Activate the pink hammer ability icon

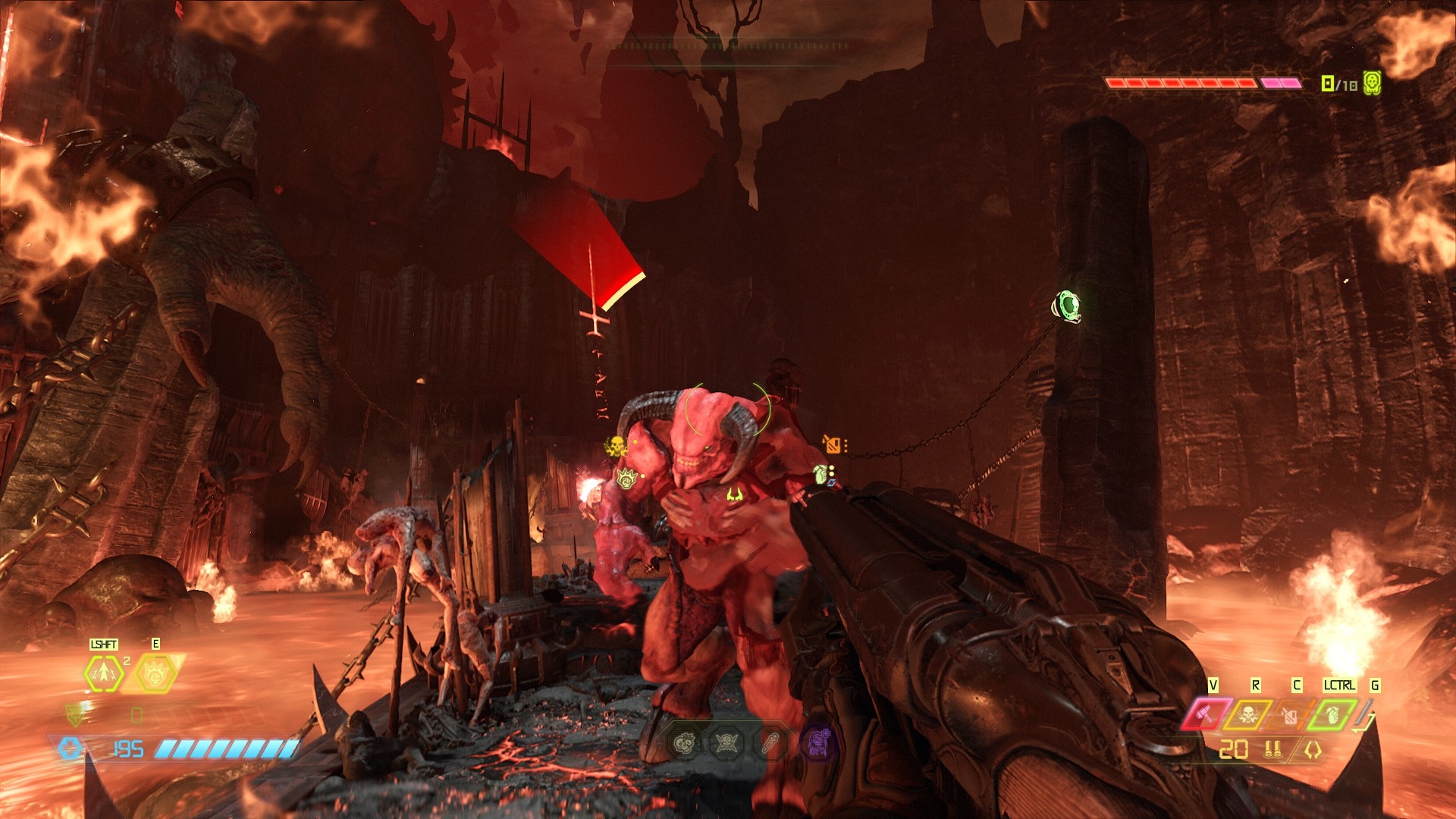point(1205,714)
